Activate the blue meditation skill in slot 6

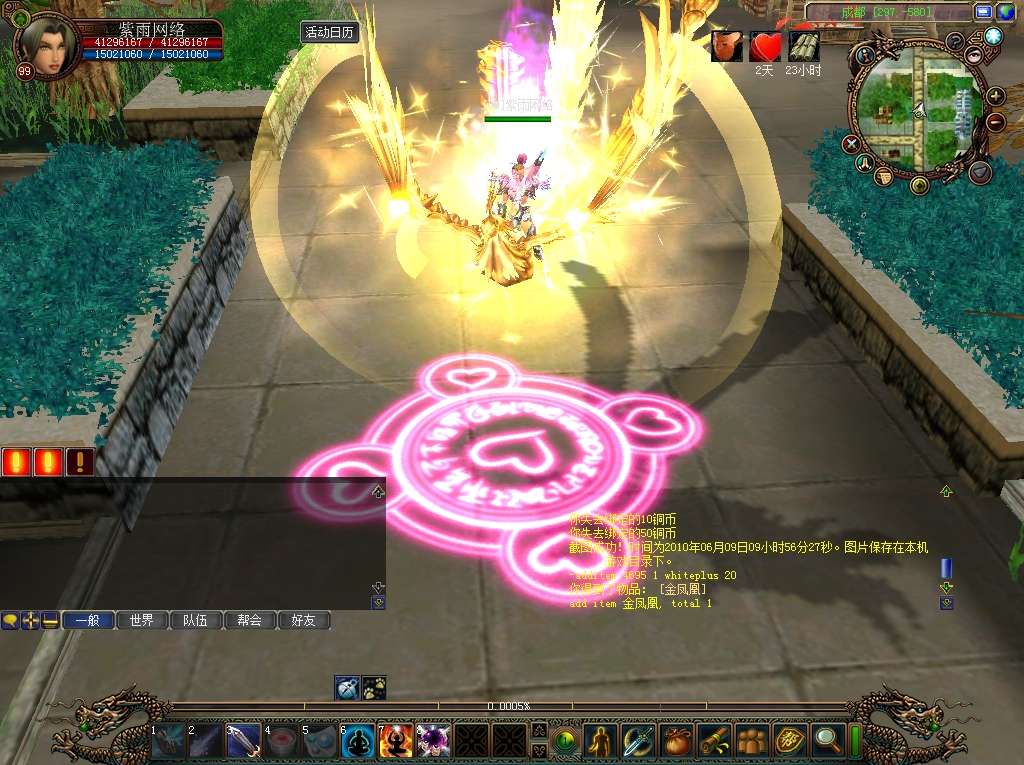click(x=359, y=741)
